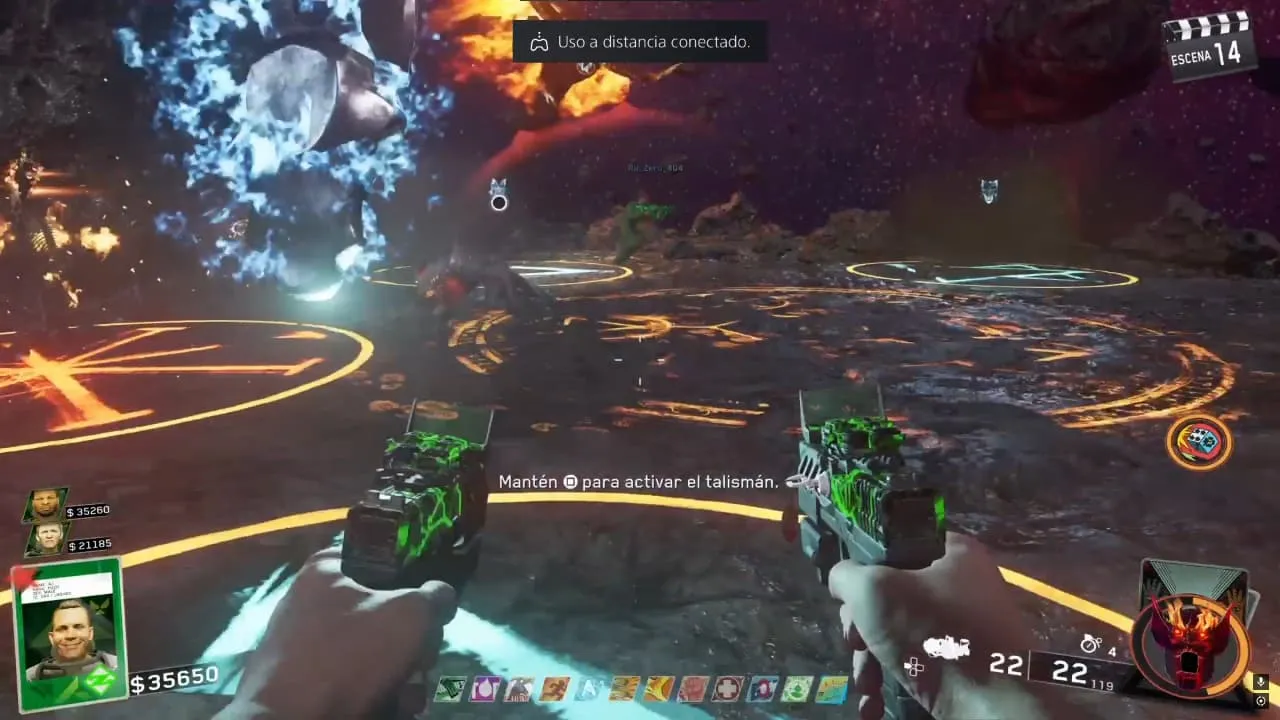Select the orange running figure perk

click(554, 689)
